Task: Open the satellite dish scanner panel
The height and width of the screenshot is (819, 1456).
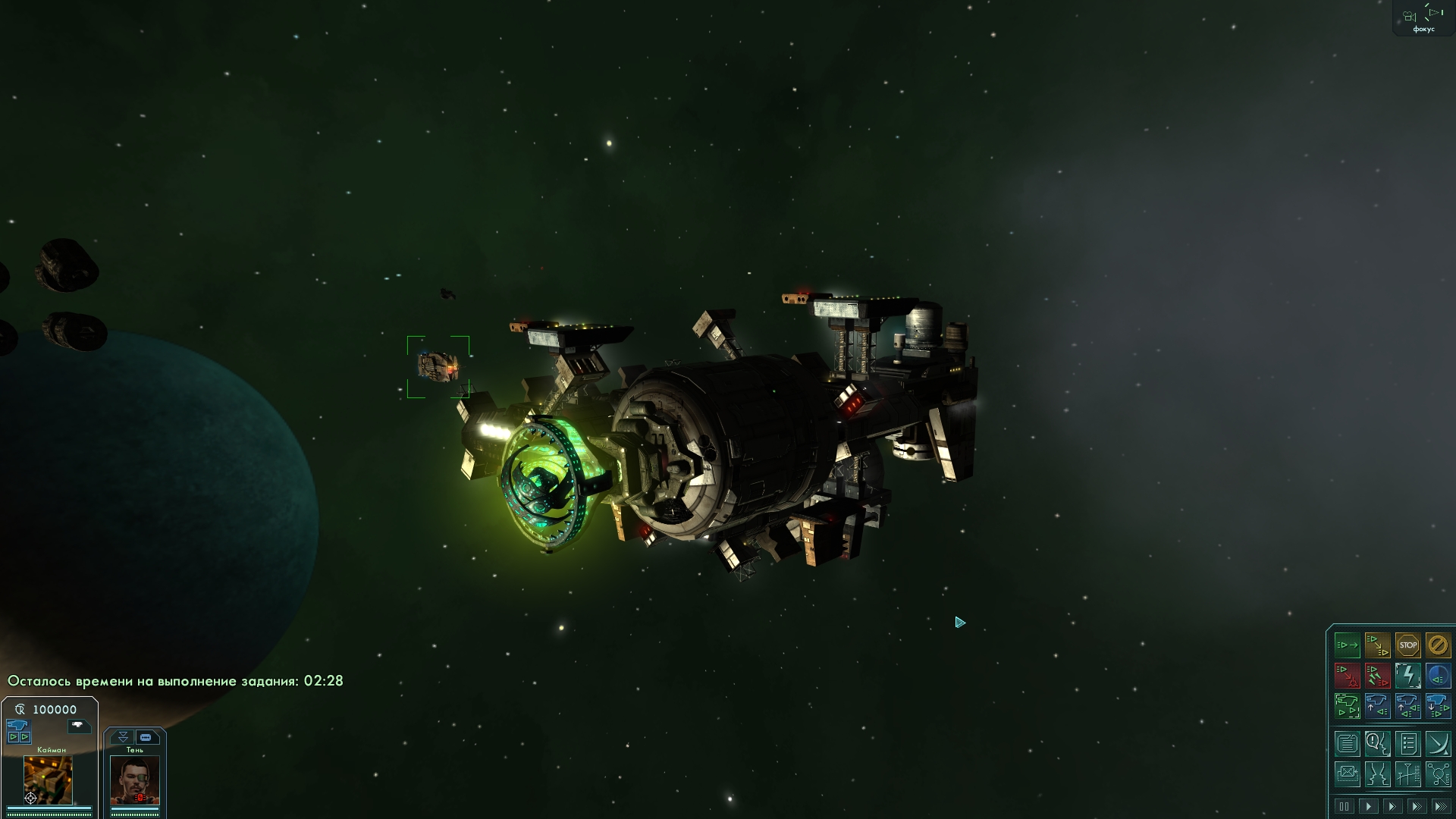Action: pyautogui.click(x=1437, y=744)
